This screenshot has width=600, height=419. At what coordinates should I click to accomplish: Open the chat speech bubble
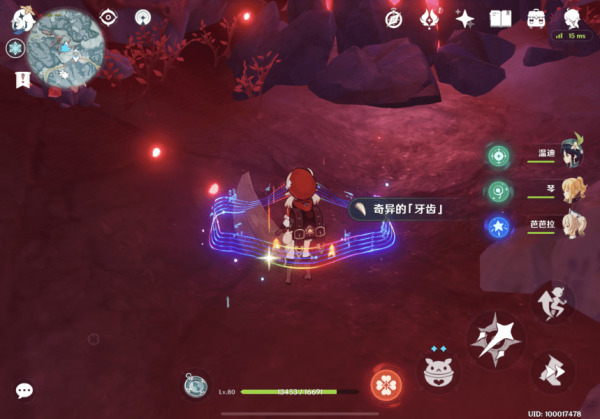24,390
